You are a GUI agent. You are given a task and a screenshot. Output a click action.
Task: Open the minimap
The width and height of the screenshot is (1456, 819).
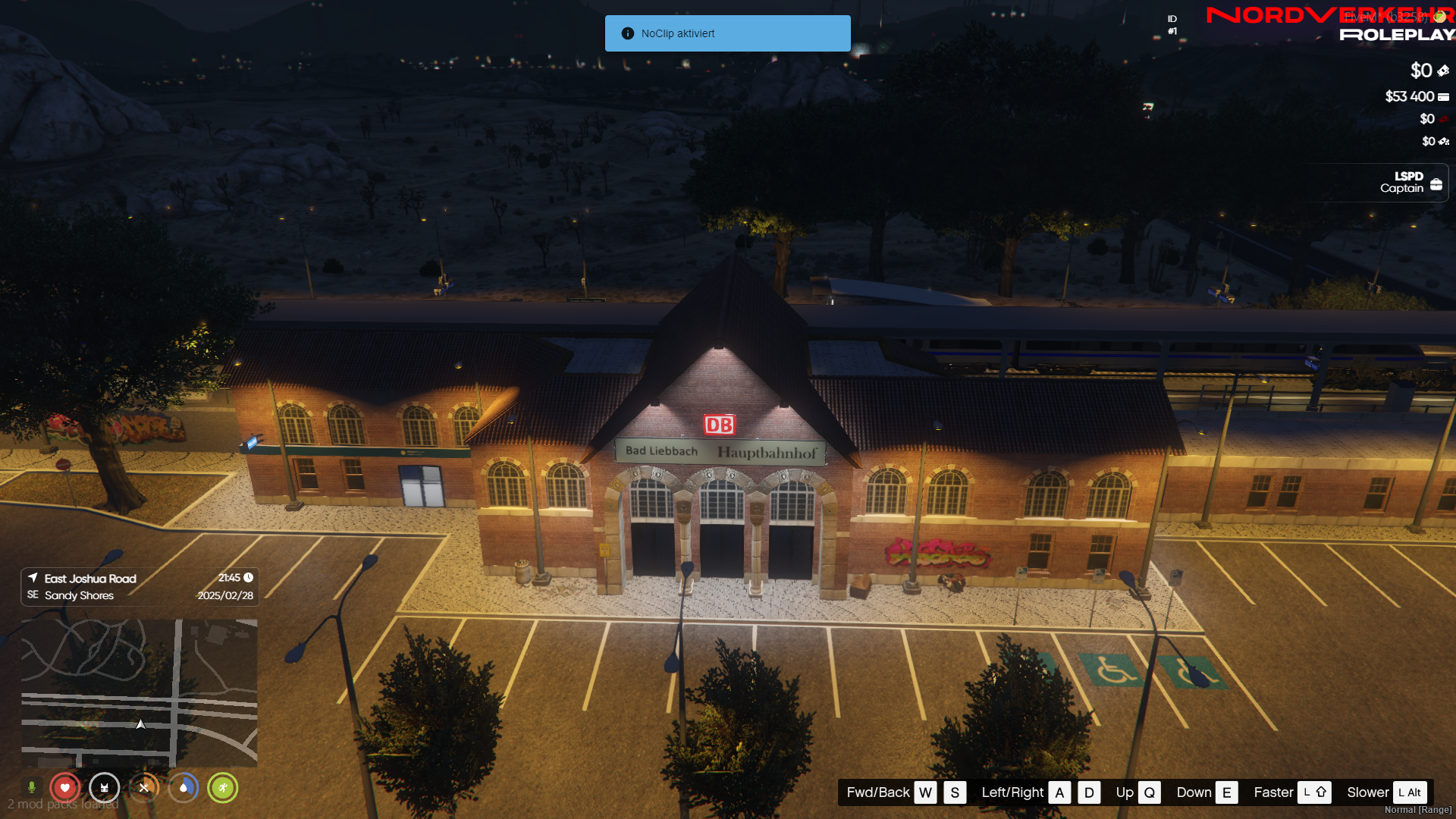click(139, 692)
